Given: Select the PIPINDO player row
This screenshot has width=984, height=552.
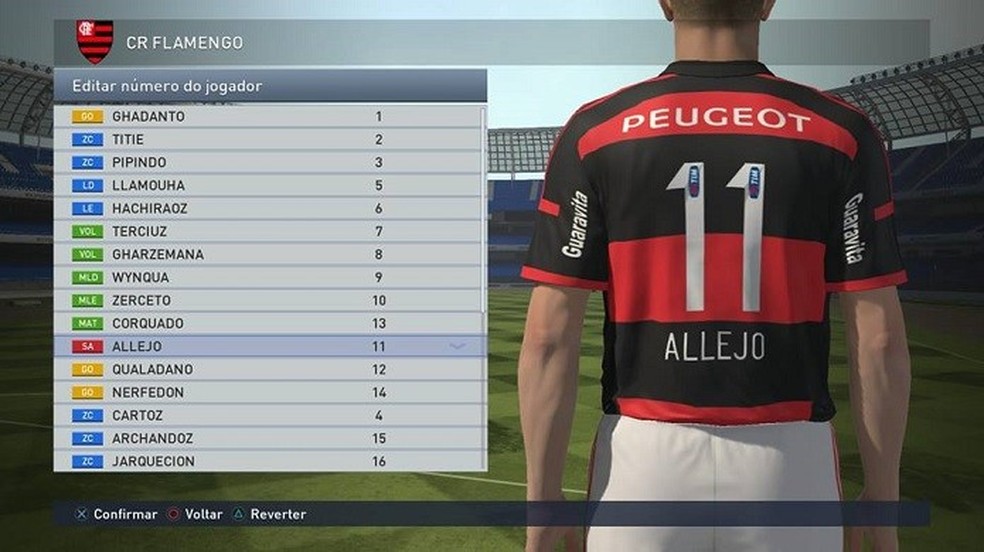Looking at the screenshot, I should pyautogui.click(x=268, y=162).
